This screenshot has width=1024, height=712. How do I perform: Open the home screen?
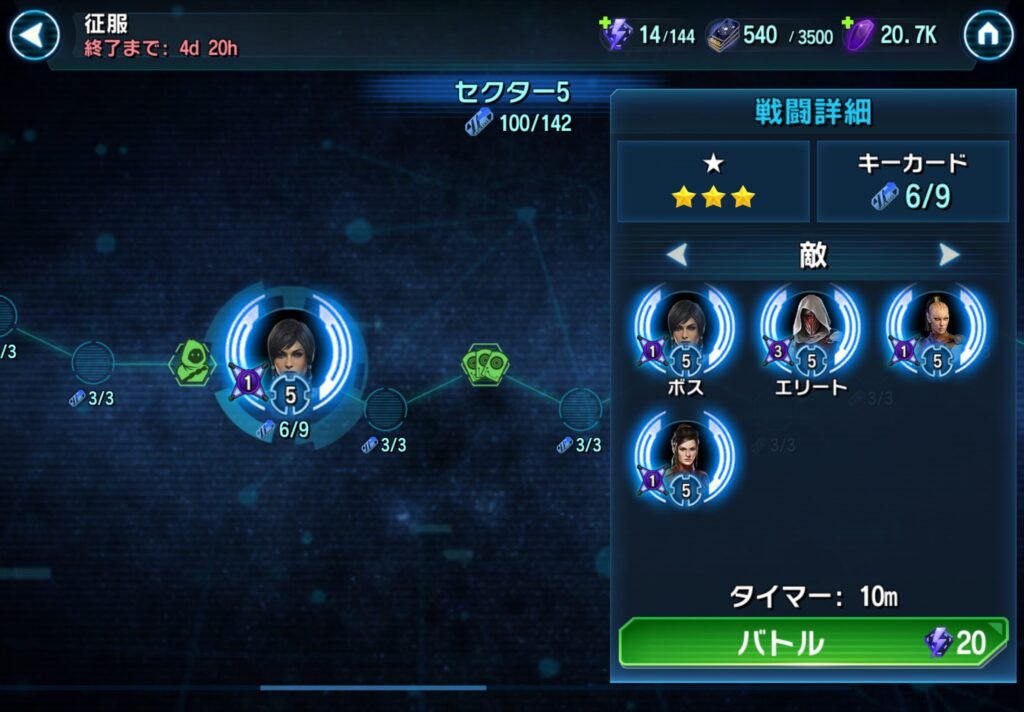pos(987,36)
